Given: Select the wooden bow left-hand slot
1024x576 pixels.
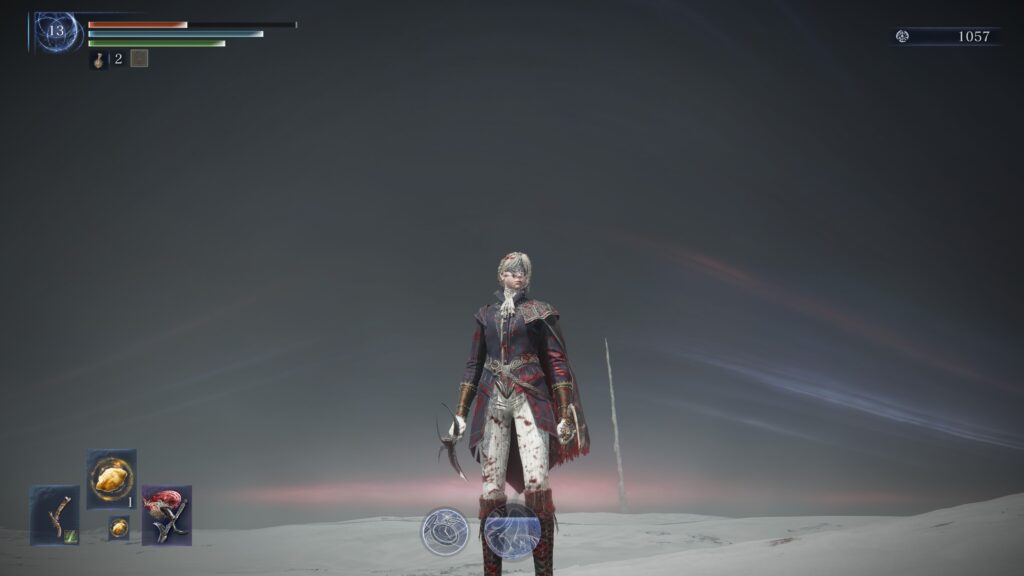Looking at the screenshot, I should click(x=54, y=515).
